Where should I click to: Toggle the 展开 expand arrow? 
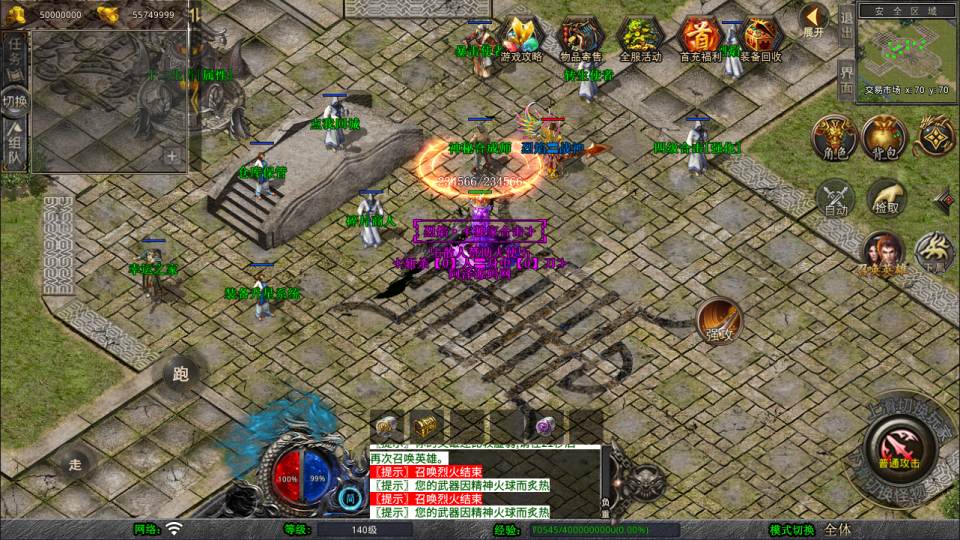coord(814,19)
